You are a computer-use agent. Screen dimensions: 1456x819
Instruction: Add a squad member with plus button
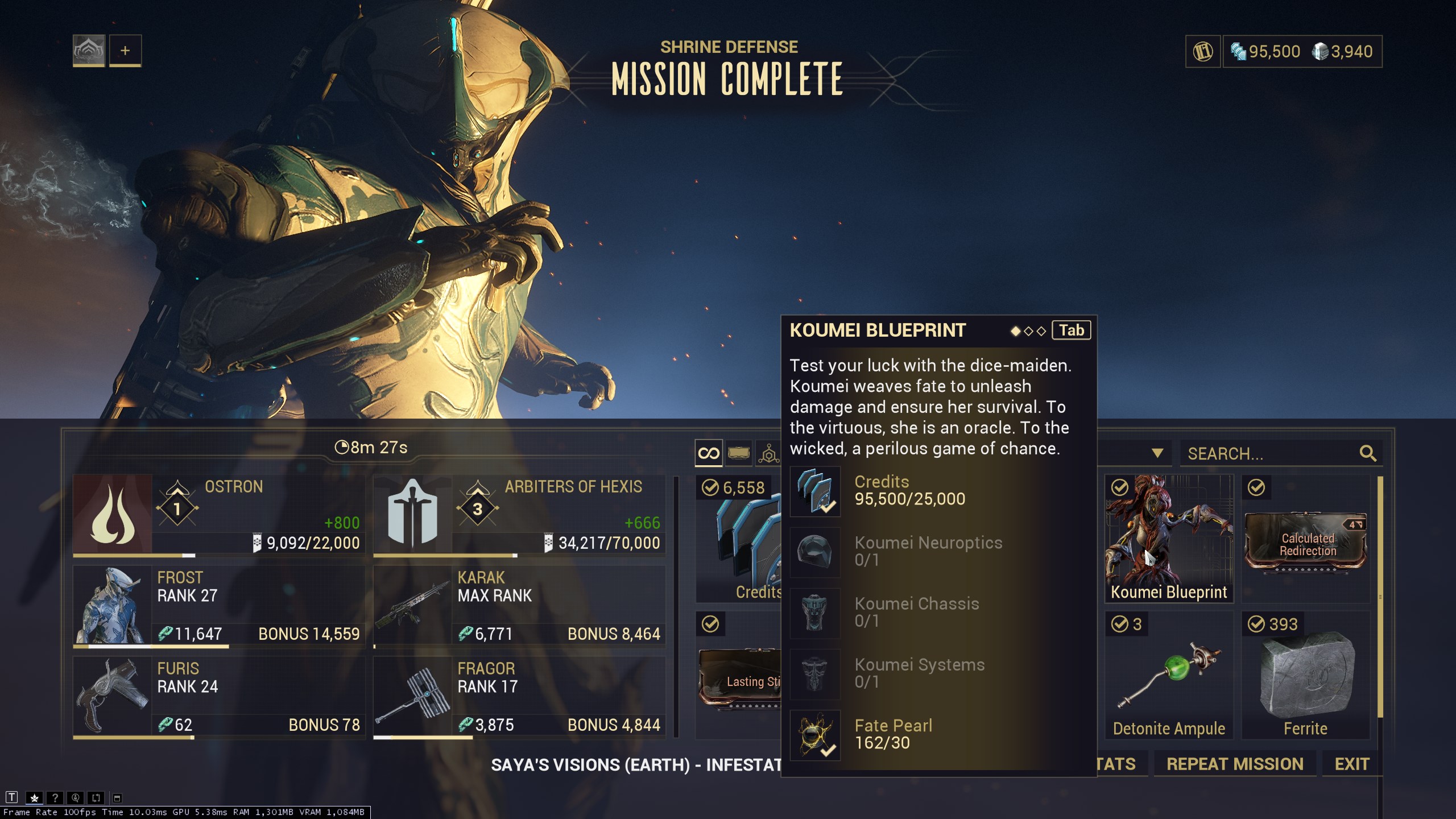pos(125,51)
